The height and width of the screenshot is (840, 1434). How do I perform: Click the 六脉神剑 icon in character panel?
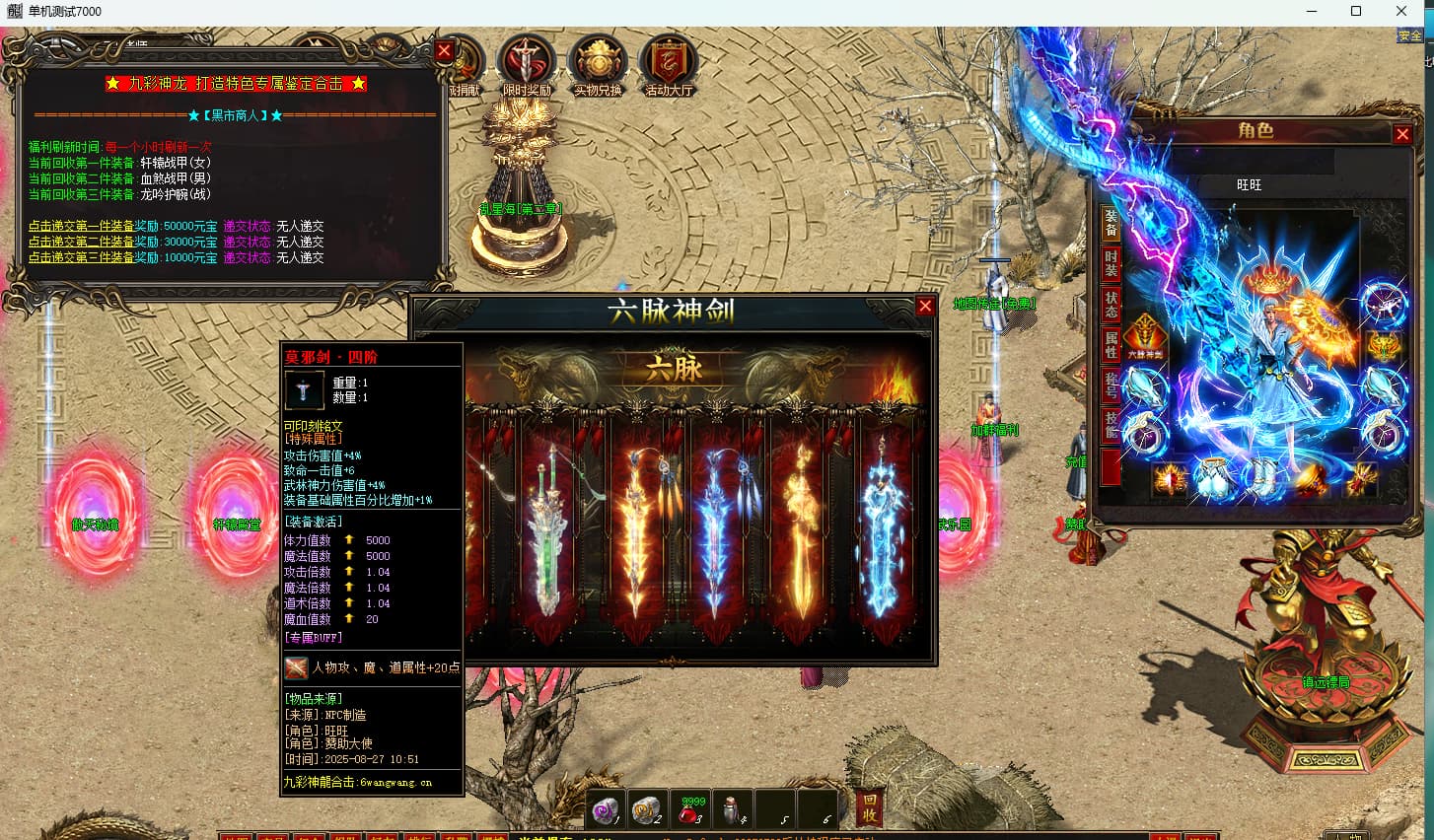coord(1144,335)
